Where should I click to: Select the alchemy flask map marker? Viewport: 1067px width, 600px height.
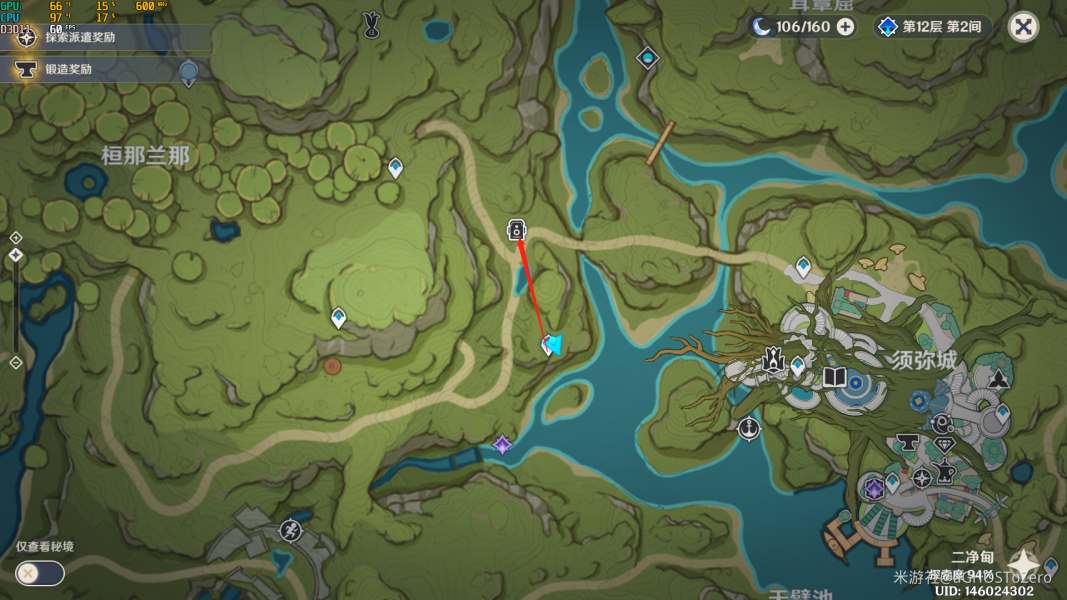[x=944, y=468]
